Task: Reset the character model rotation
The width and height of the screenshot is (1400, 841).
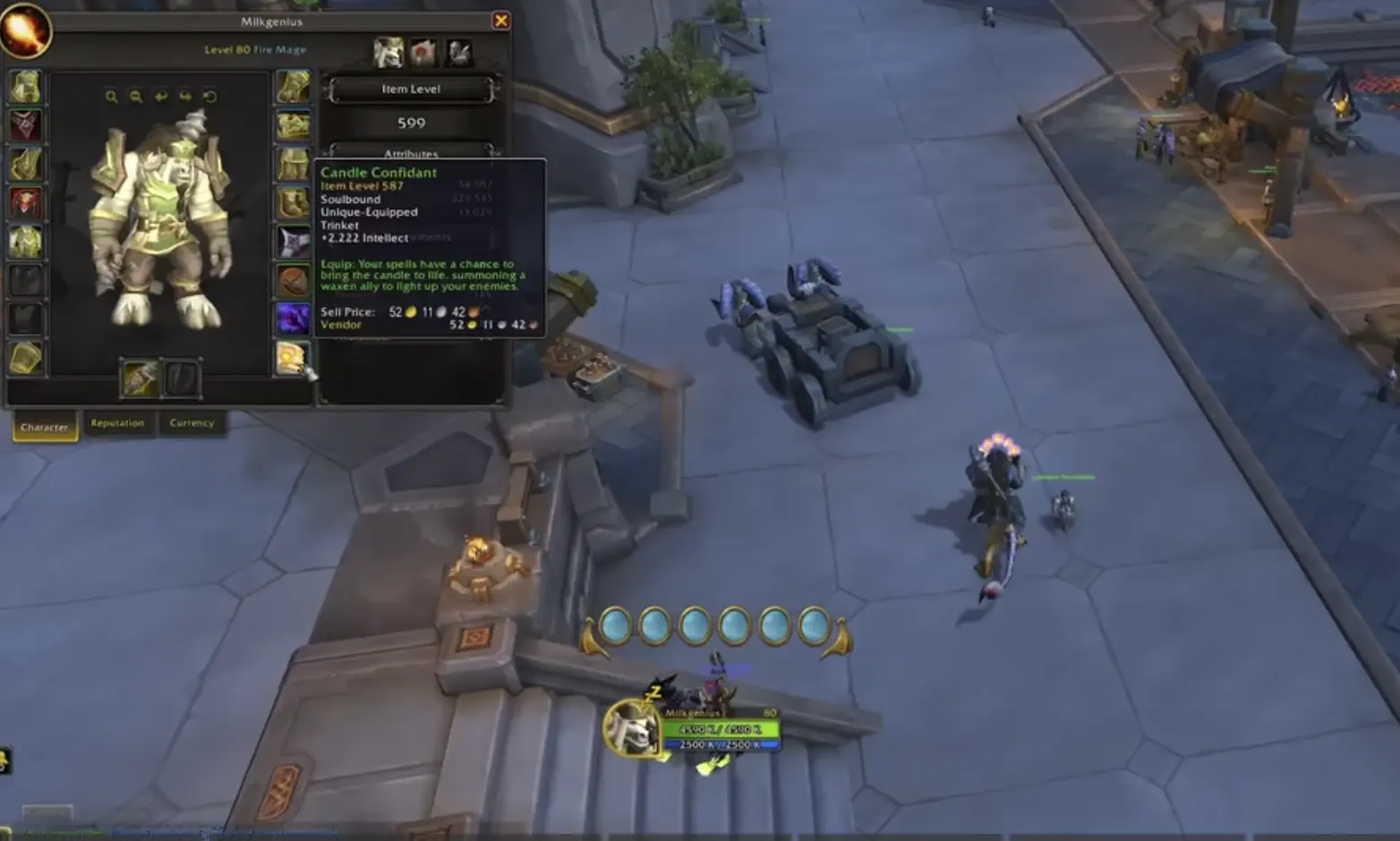Action: tap(210, 96)
